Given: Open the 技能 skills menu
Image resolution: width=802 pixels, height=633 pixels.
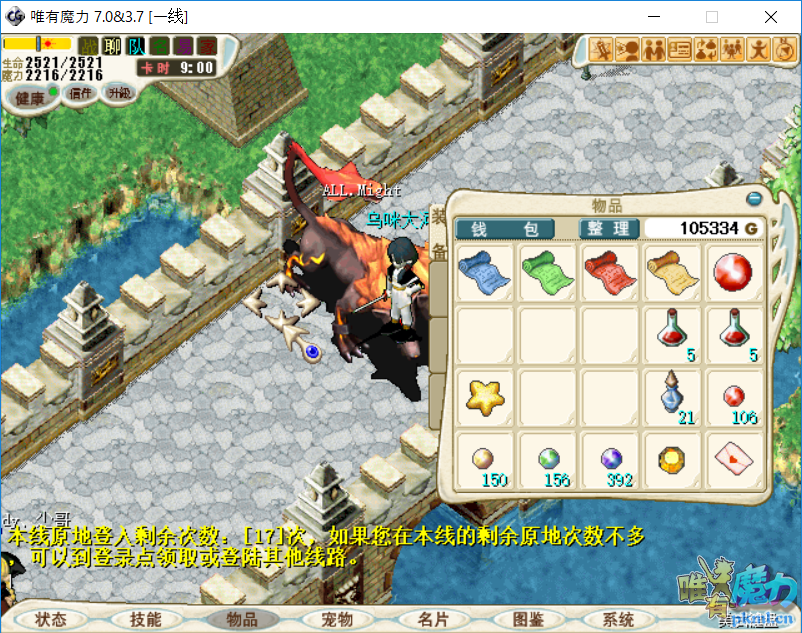Looking at the screenshot, I should pos(145,619).
